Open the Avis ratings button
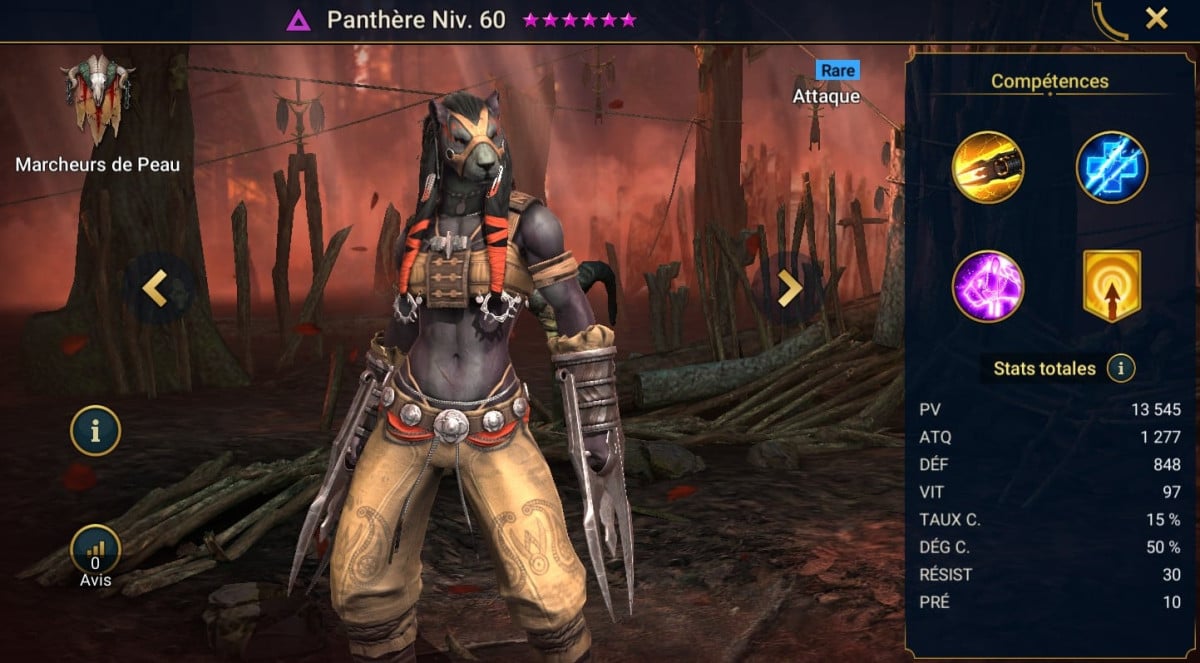Image resolution: width=1200 pixels, height=663 pixels. coord(96,552)
